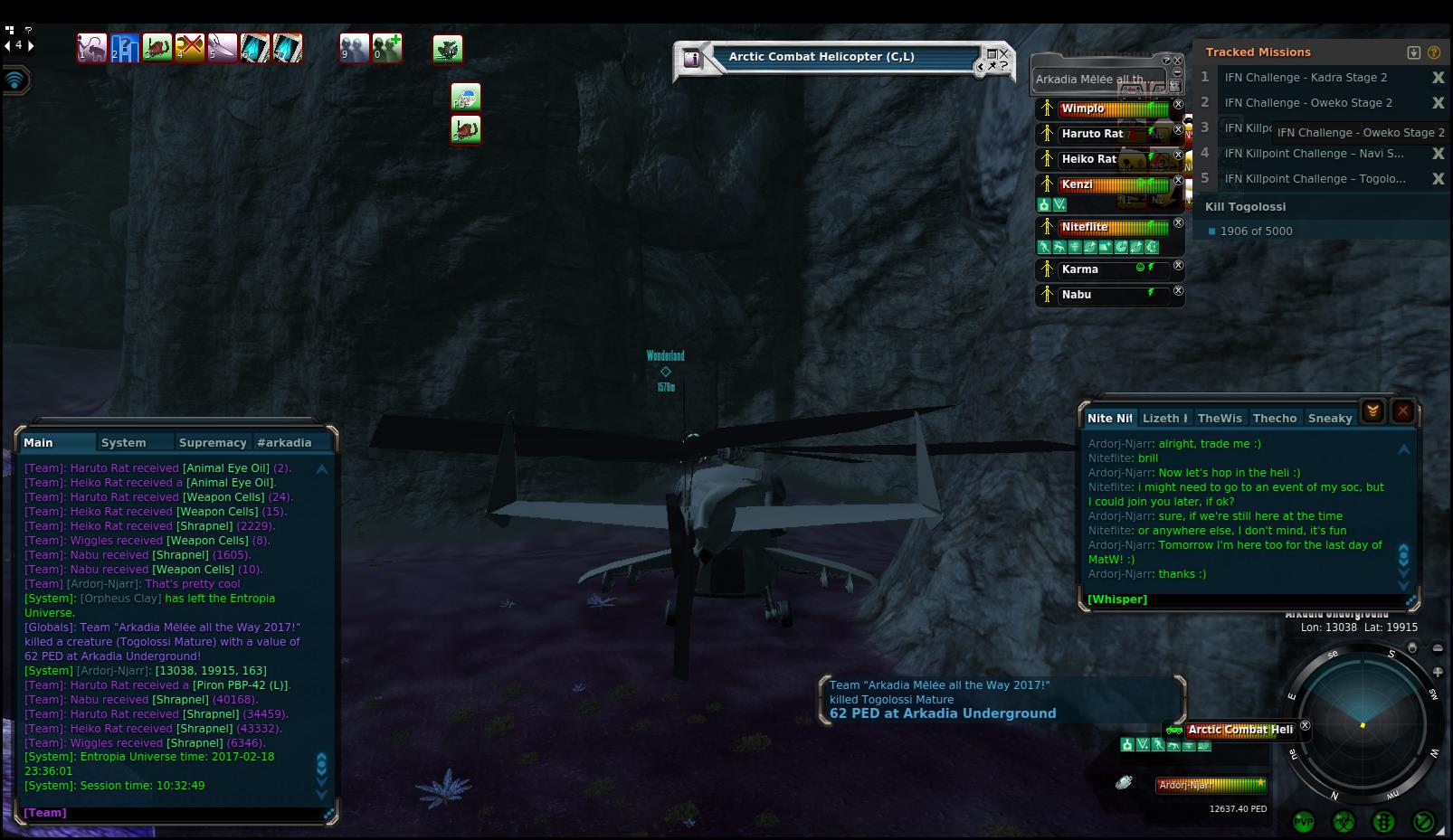Viewport: 1453px width, 840px height.
Task: Click the [Team] chat input line
Action: click(172, 813)
